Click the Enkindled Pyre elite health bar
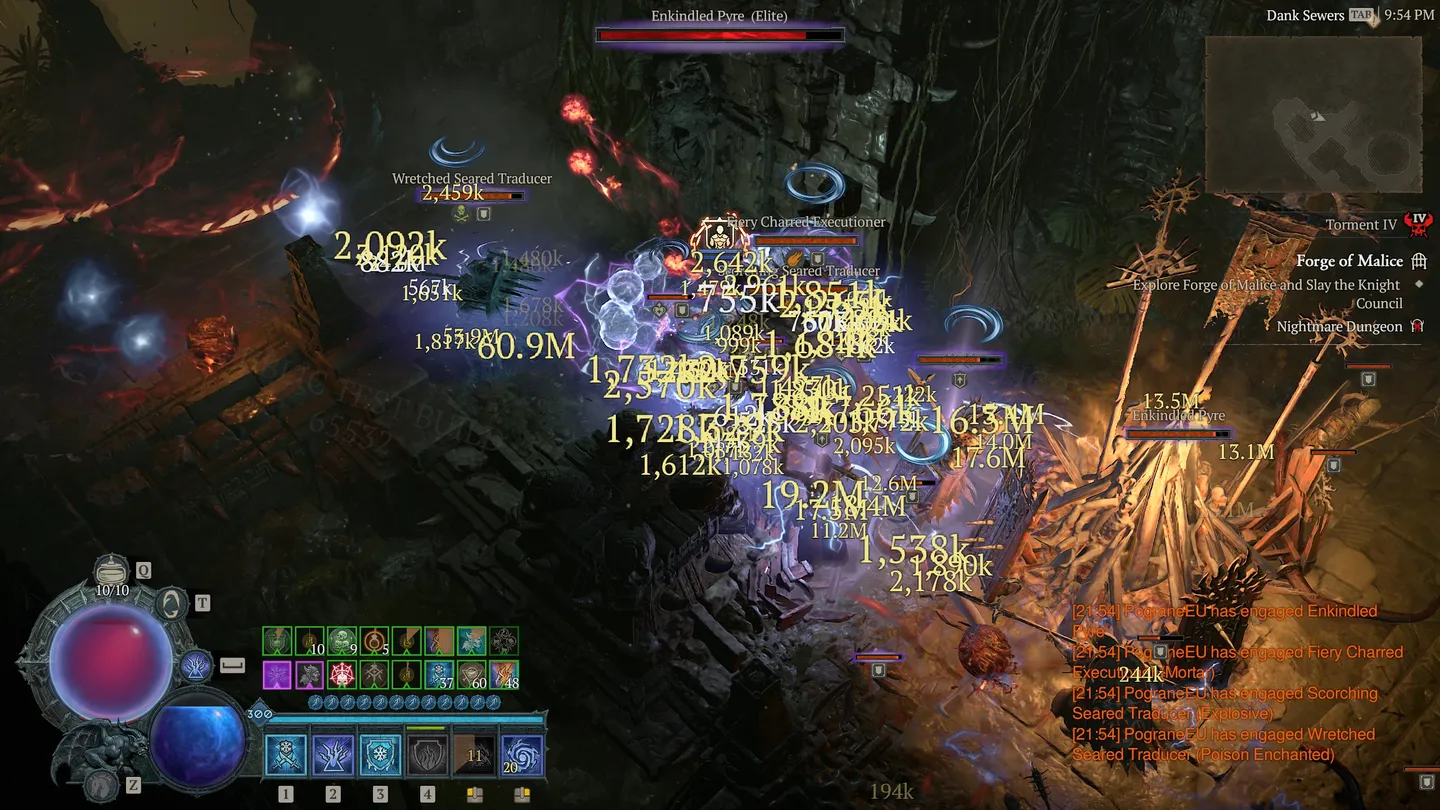The image size is (1440, 810). click(x=719, y=35)
